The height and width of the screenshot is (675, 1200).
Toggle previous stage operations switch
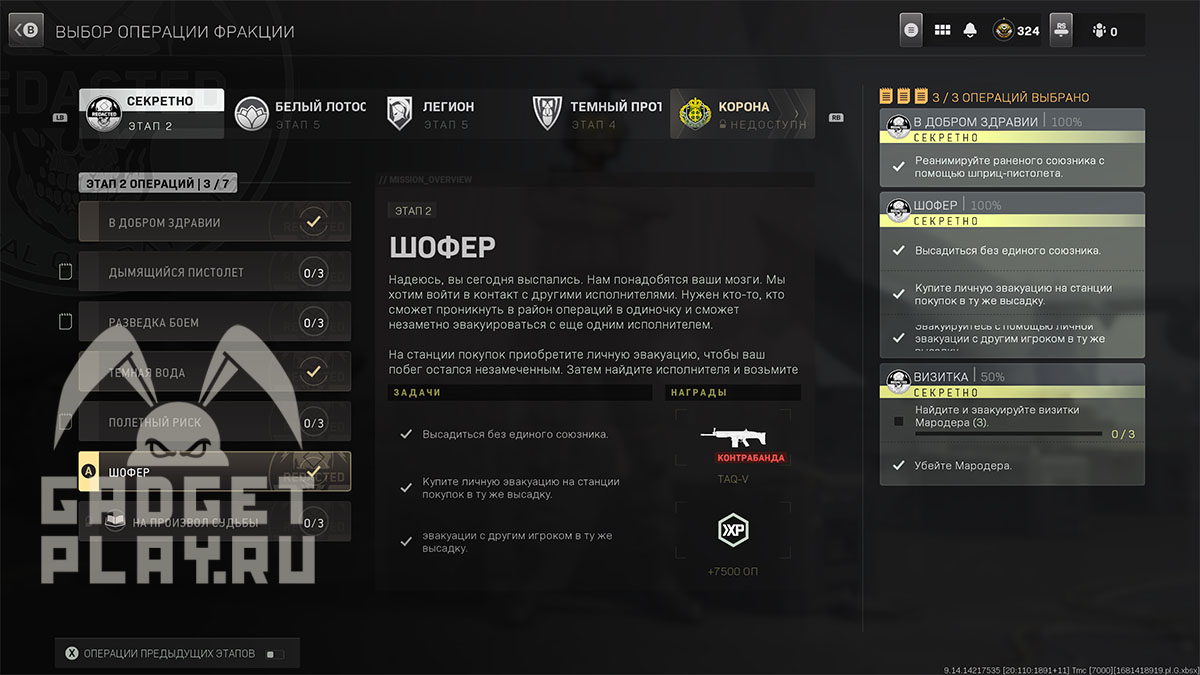pyautogui.click(x=275, y=654)
